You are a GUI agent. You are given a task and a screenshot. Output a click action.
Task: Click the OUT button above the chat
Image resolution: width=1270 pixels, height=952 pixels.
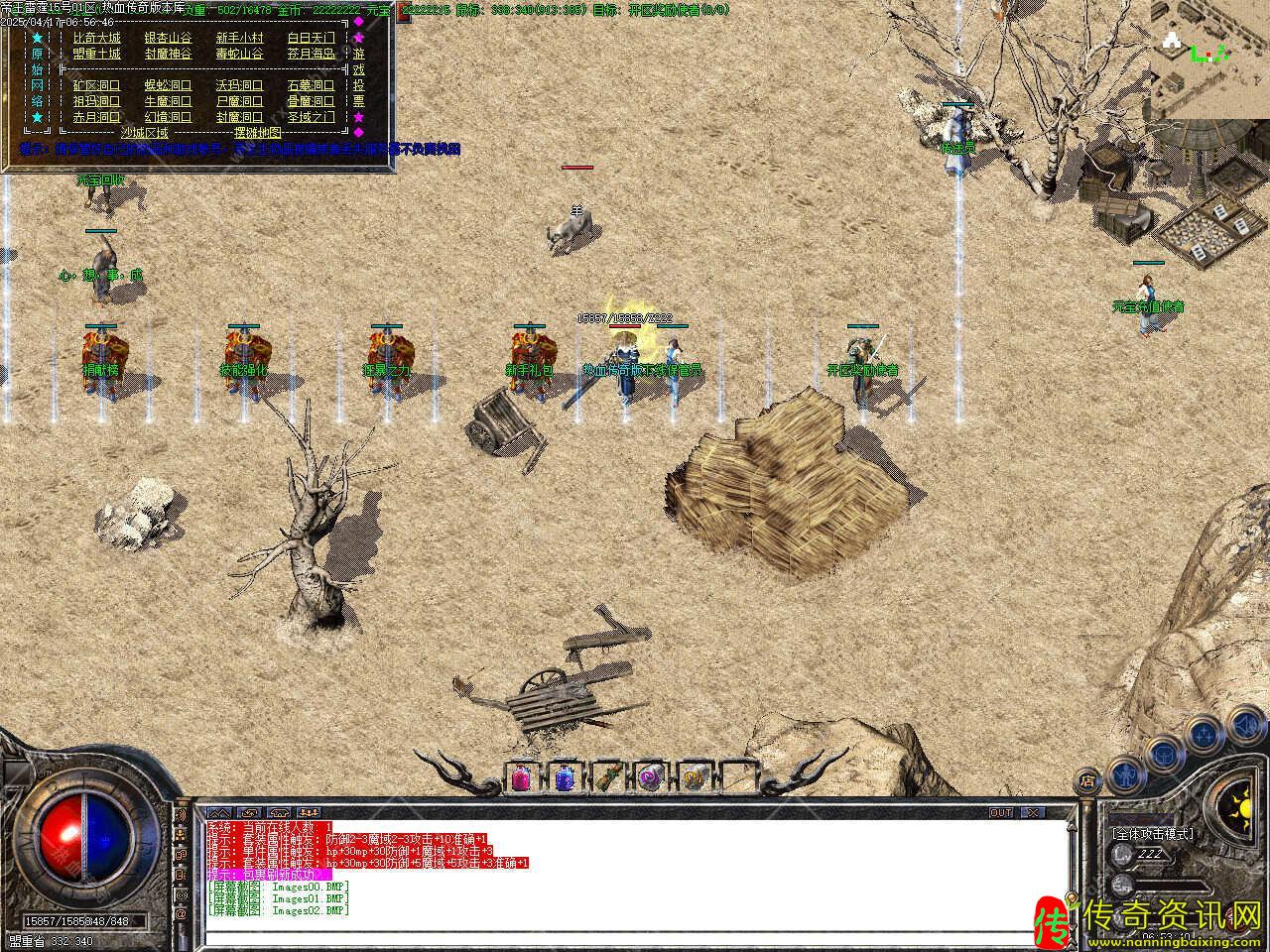point(1001,813)
